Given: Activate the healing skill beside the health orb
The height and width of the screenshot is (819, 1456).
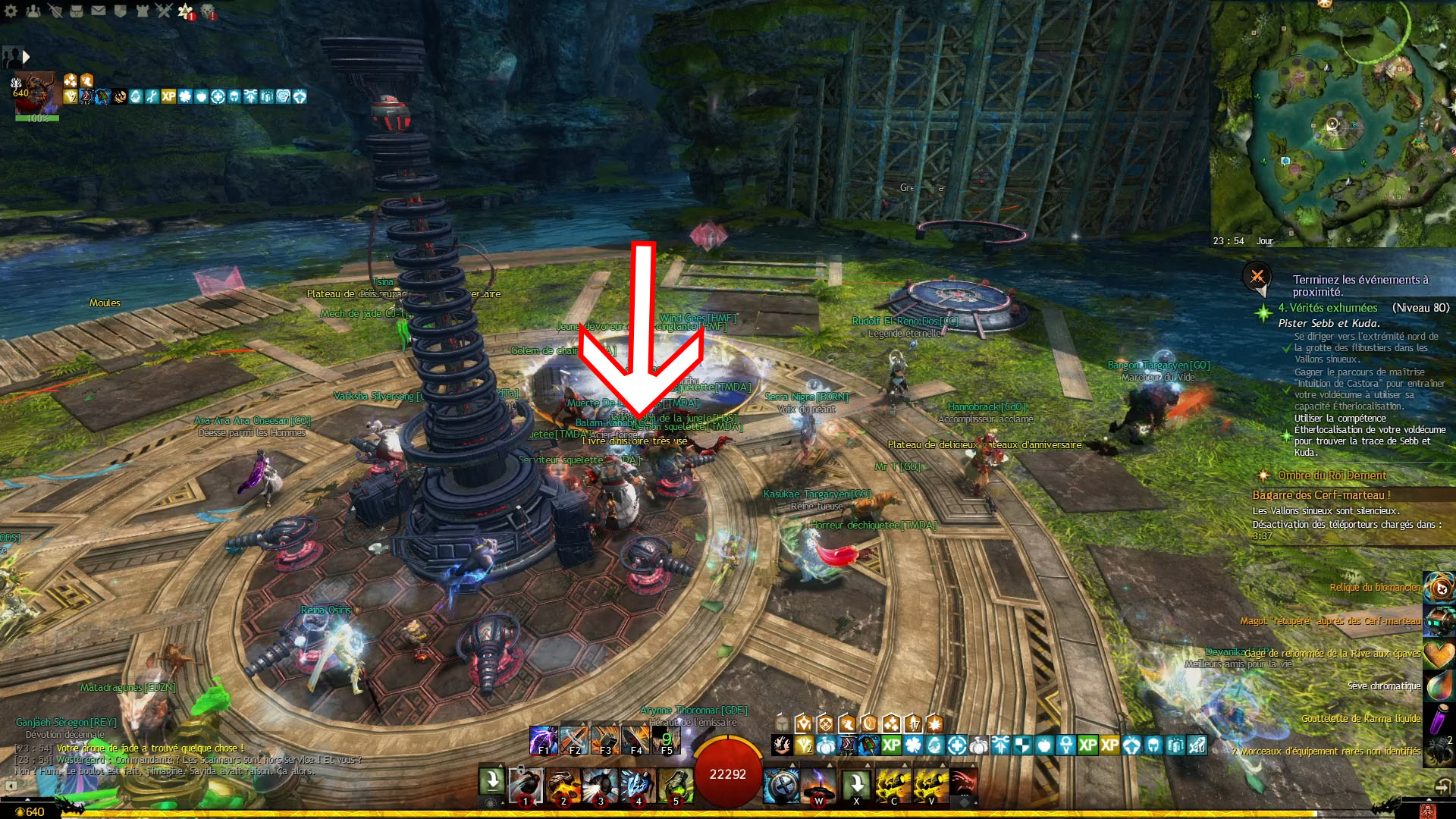Looking at the screenshot, I should point(781,786).
